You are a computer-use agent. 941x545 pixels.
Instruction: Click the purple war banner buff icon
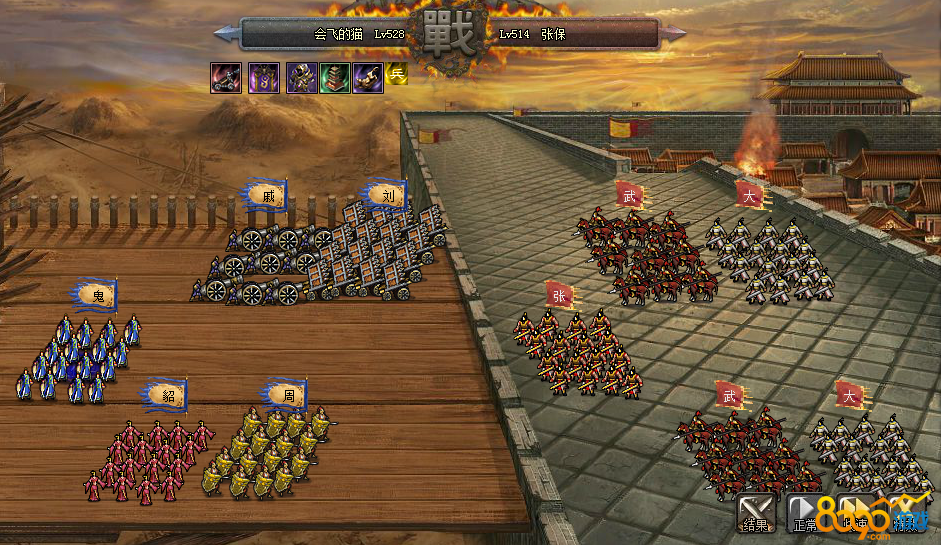coord(264,77)
